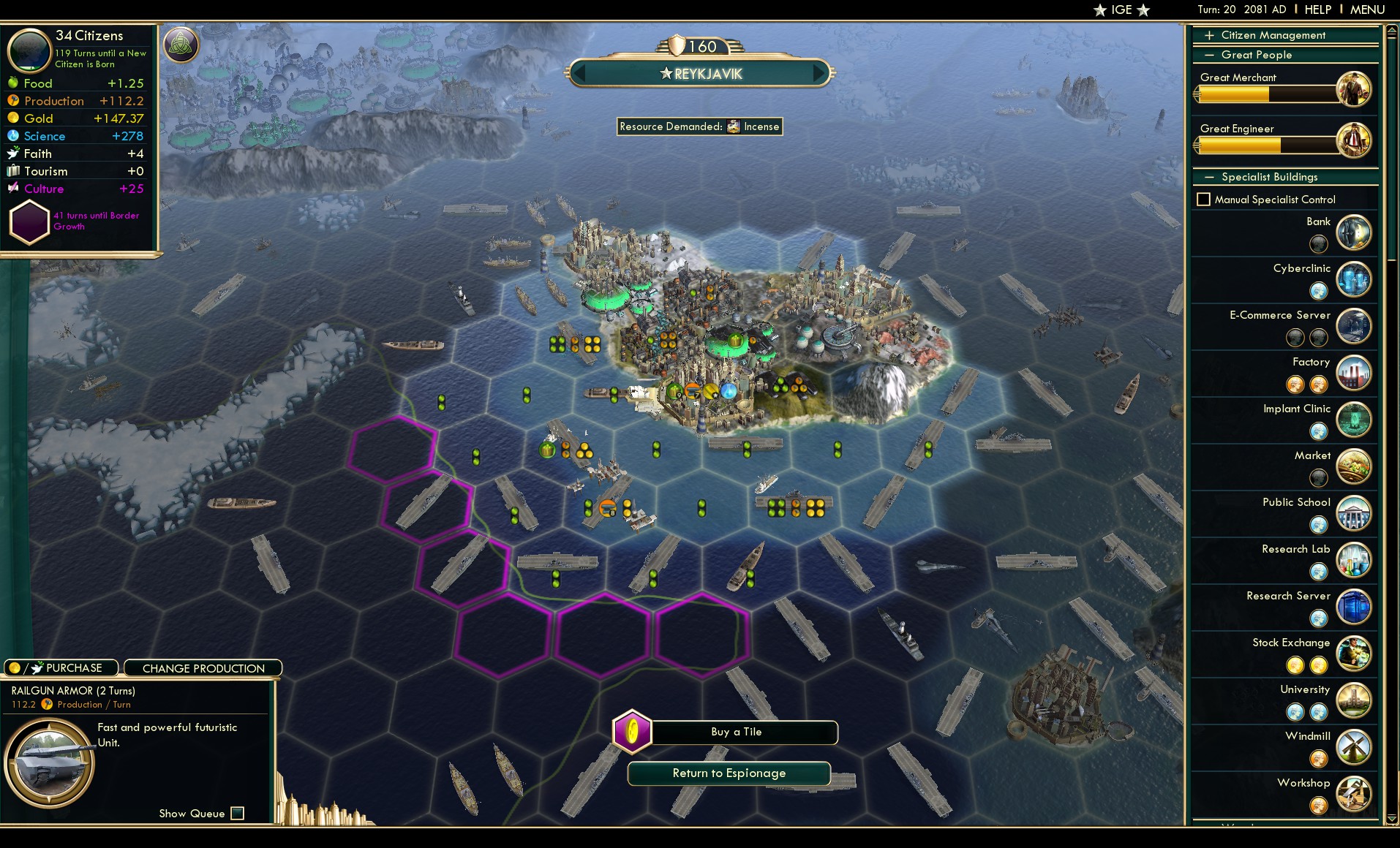Open the Windmill building icon
1400x848 pixels.
coord(1355,748)
